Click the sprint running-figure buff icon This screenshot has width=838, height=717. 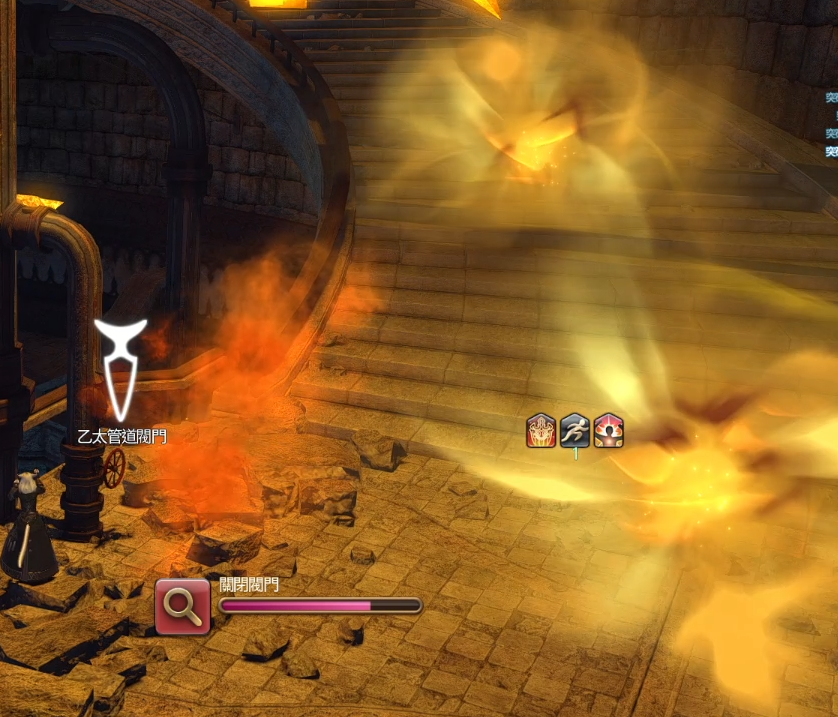click(575, 431)
